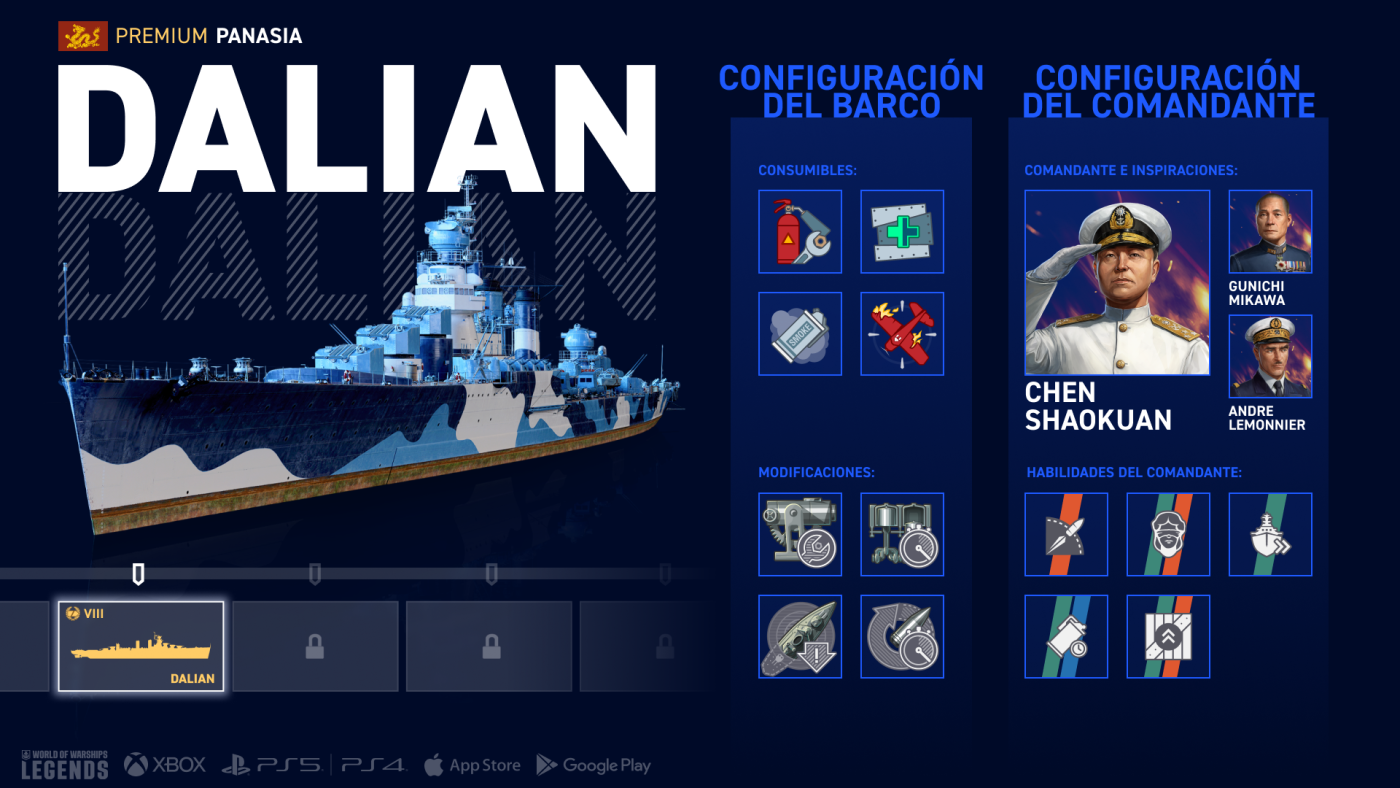1400x788 pixels.
Task: Select the shell on orange stripe skill
Action: pyautogui.click(x=1066, y=534)
